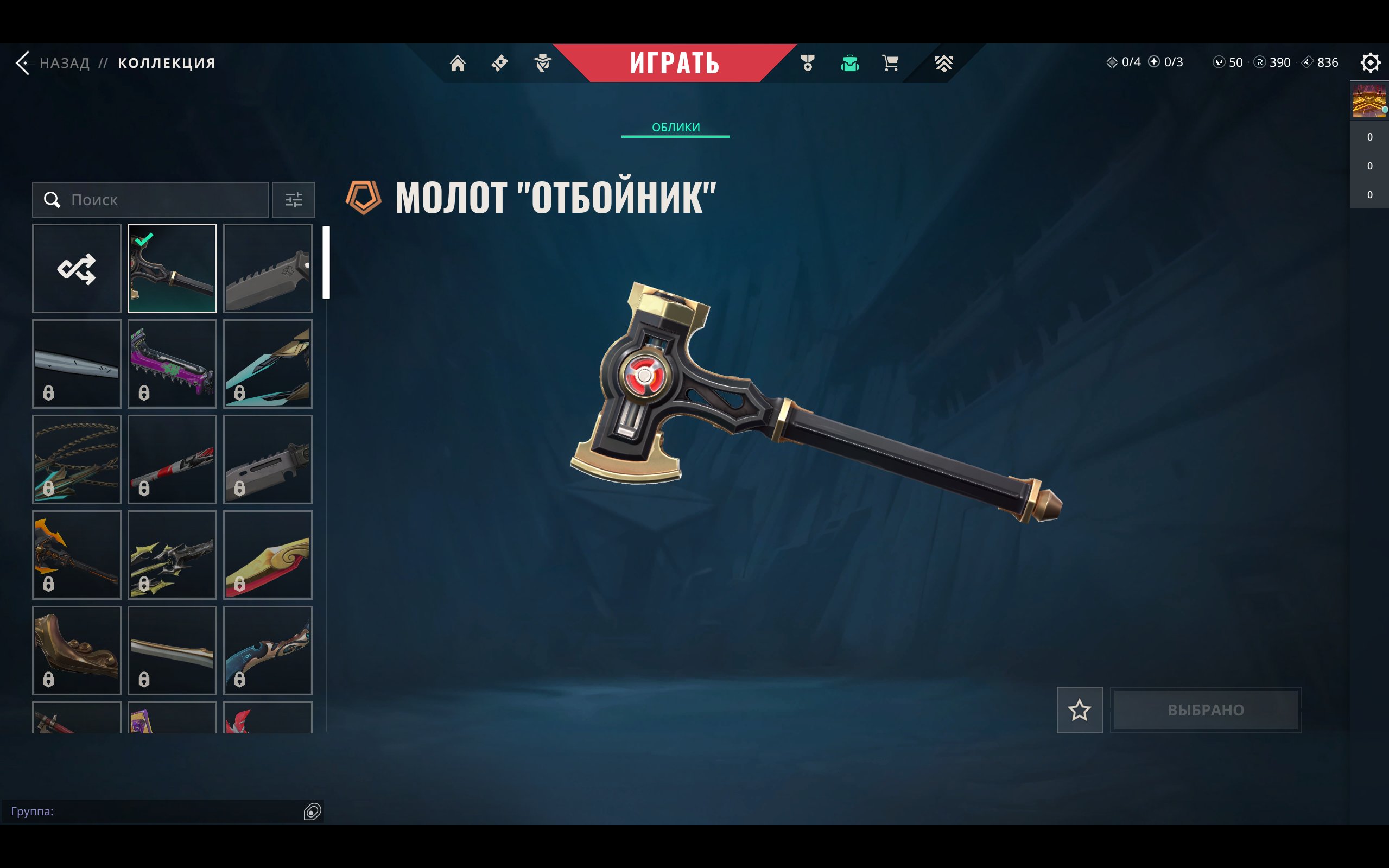Image resolution: width=1389 pixels, height=868 pixels.
Task: Open the agents icon in top bar
Action: (x=542, y=62)
